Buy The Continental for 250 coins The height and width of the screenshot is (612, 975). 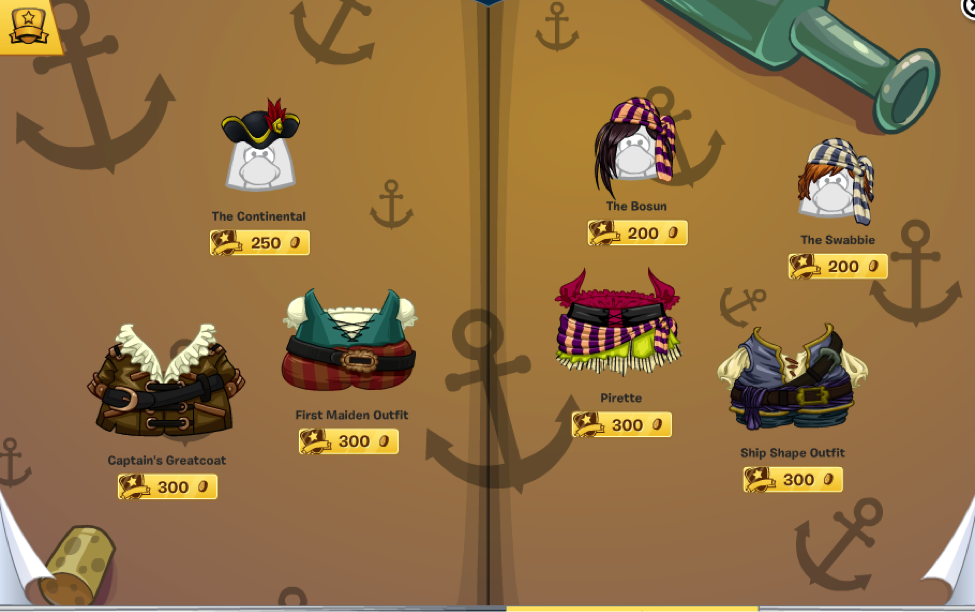coord(260,243)
